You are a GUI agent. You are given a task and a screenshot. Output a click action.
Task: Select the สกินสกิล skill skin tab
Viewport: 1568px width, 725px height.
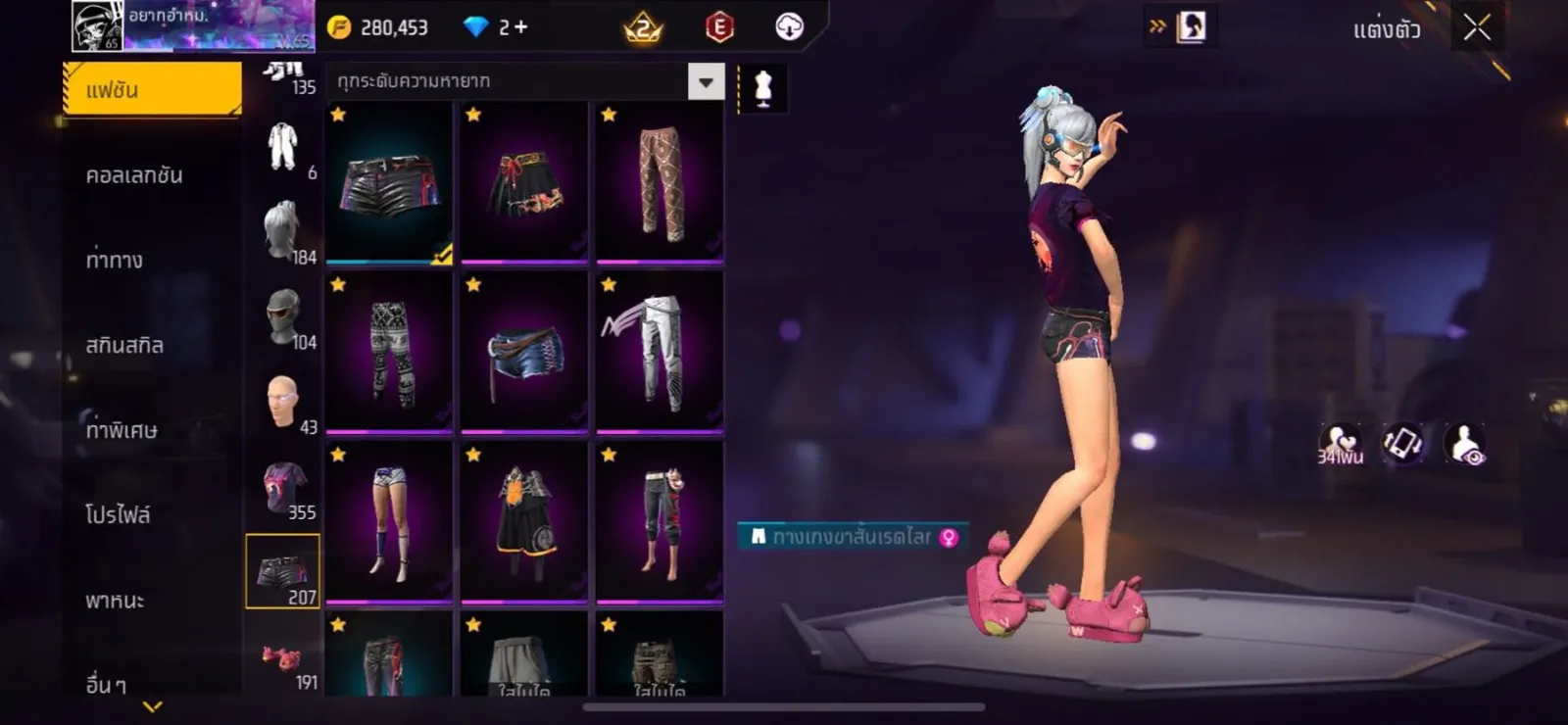[124, 346]
